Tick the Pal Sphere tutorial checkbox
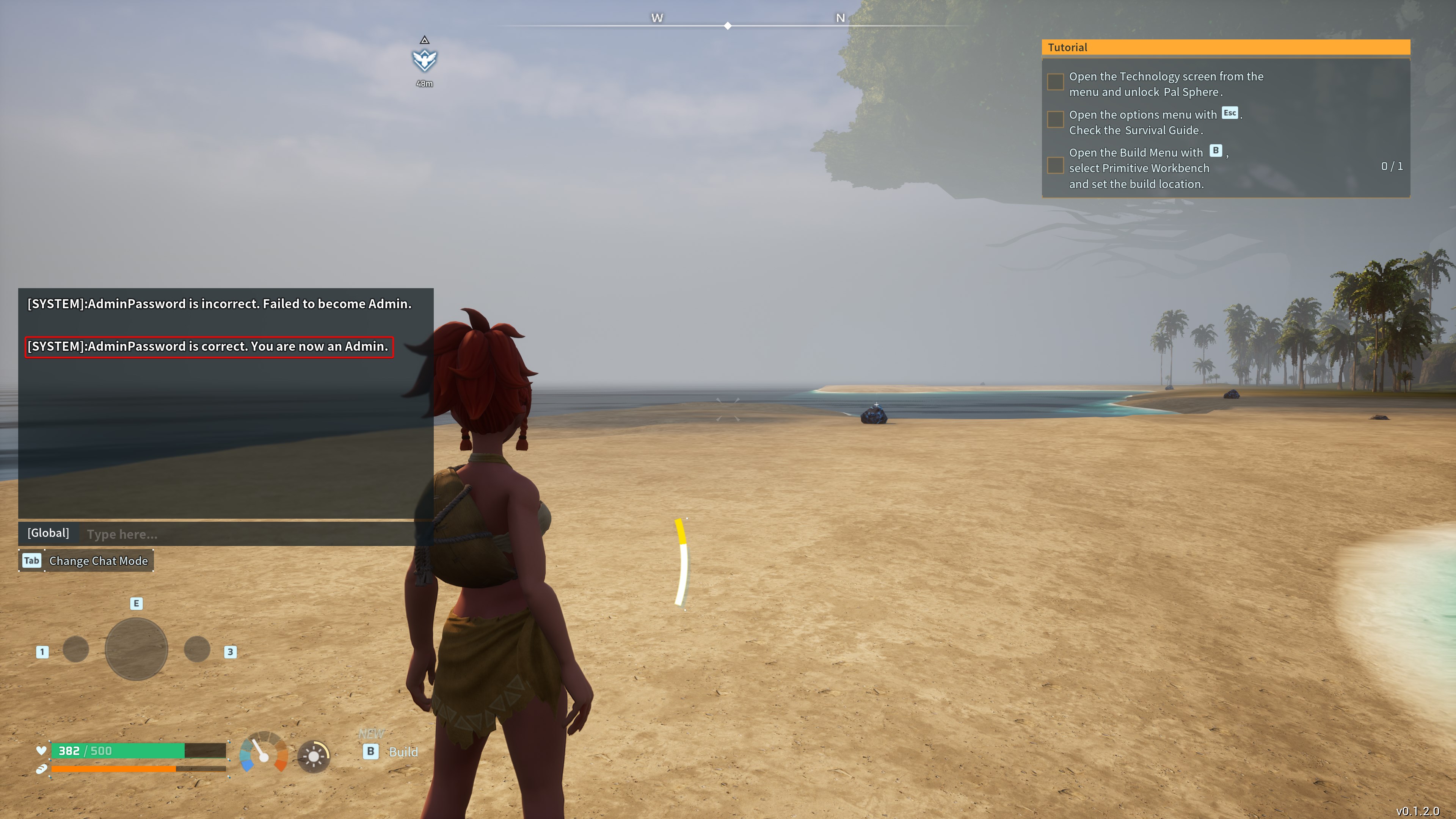The height and width of the screenshot is (819, 1456). [x=1055, y=82]
